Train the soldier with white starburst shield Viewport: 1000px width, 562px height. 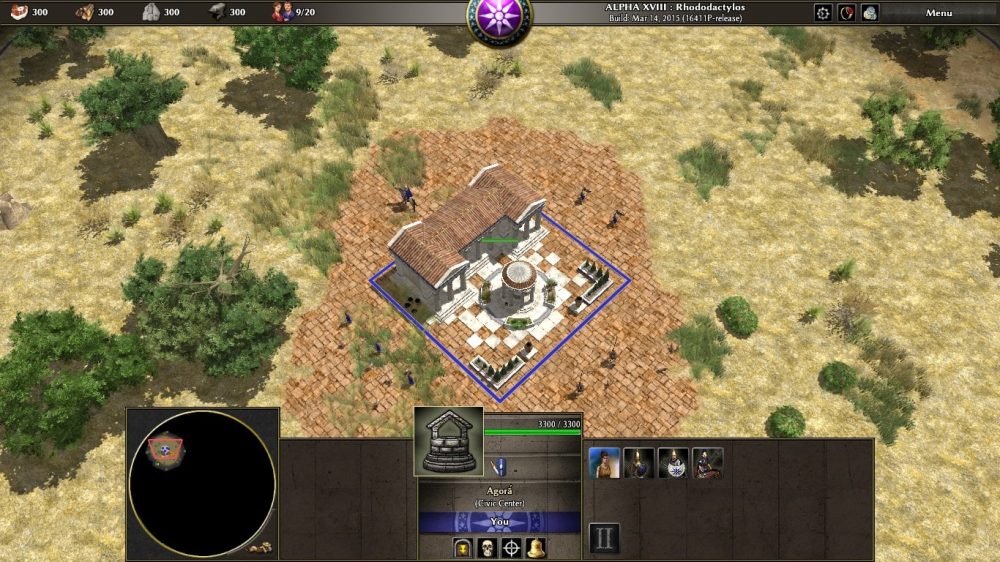pyautogui.click(x=673, y=463)
